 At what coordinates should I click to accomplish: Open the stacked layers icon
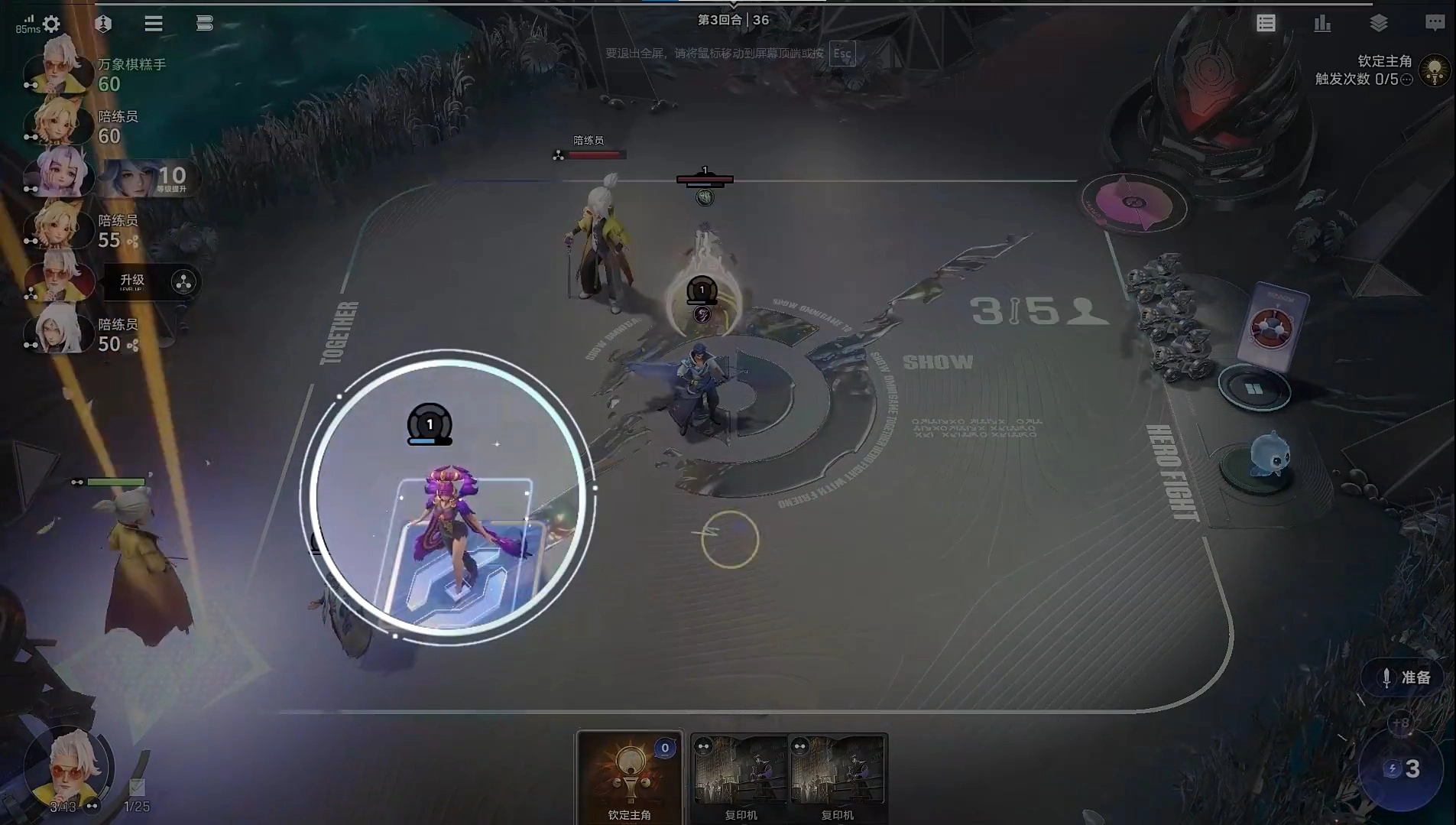(x=1379, y=24)
